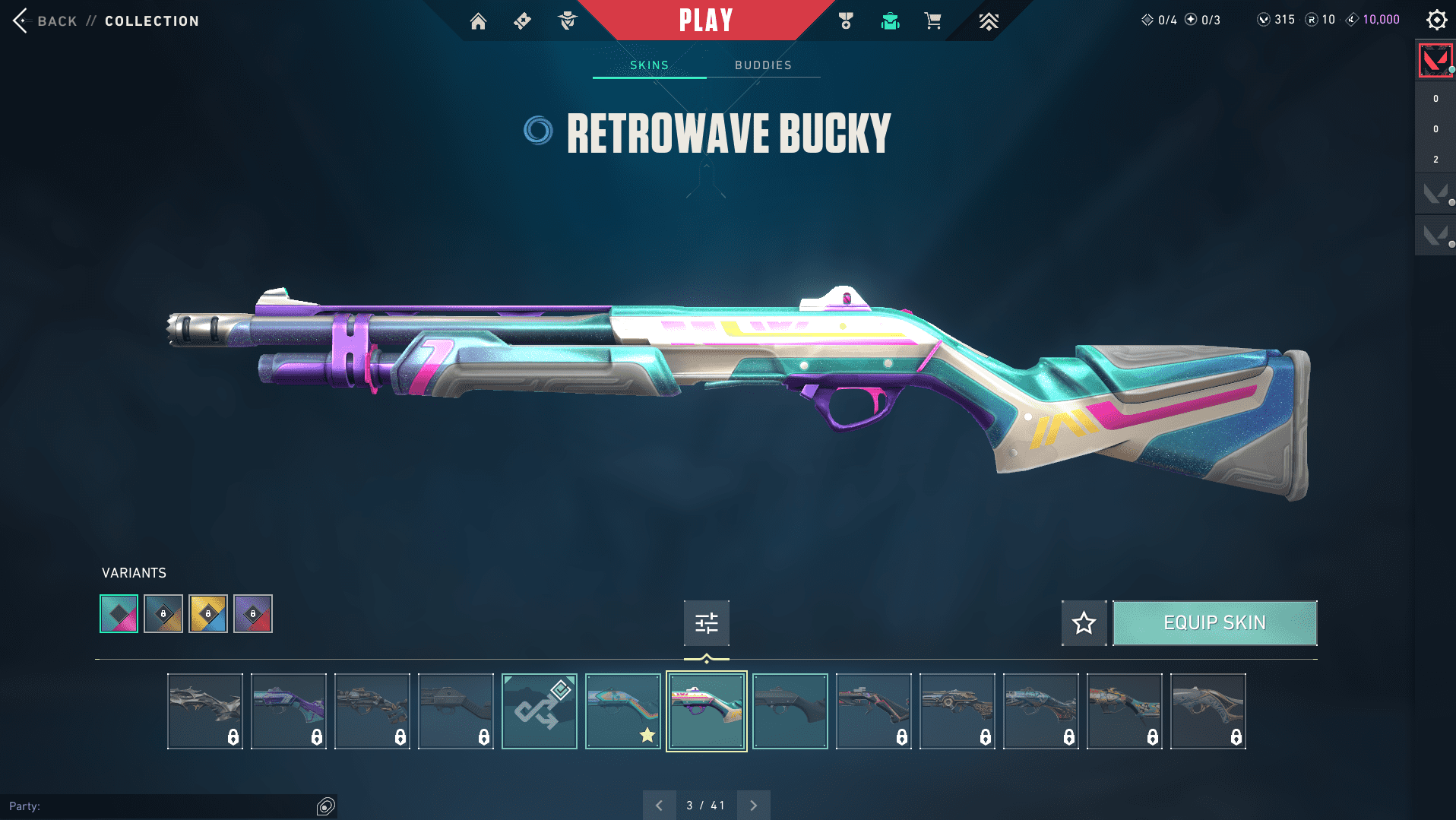Viewport: 1456px width, 820px height.
Task: Choose the locked yellow and blue variant
Action: coord(208,614)
